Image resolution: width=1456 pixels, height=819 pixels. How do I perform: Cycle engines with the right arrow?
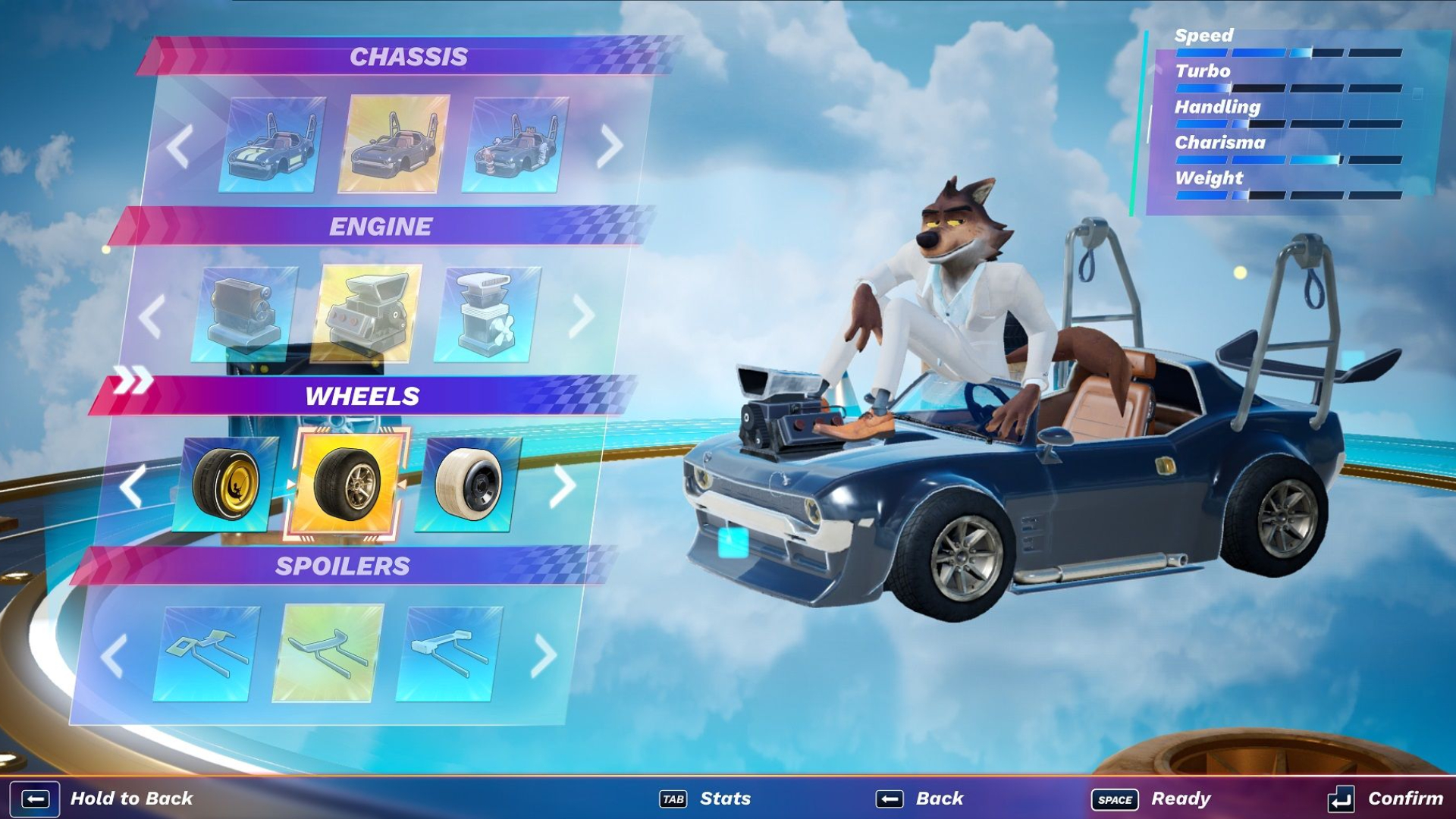pos(582,315)
